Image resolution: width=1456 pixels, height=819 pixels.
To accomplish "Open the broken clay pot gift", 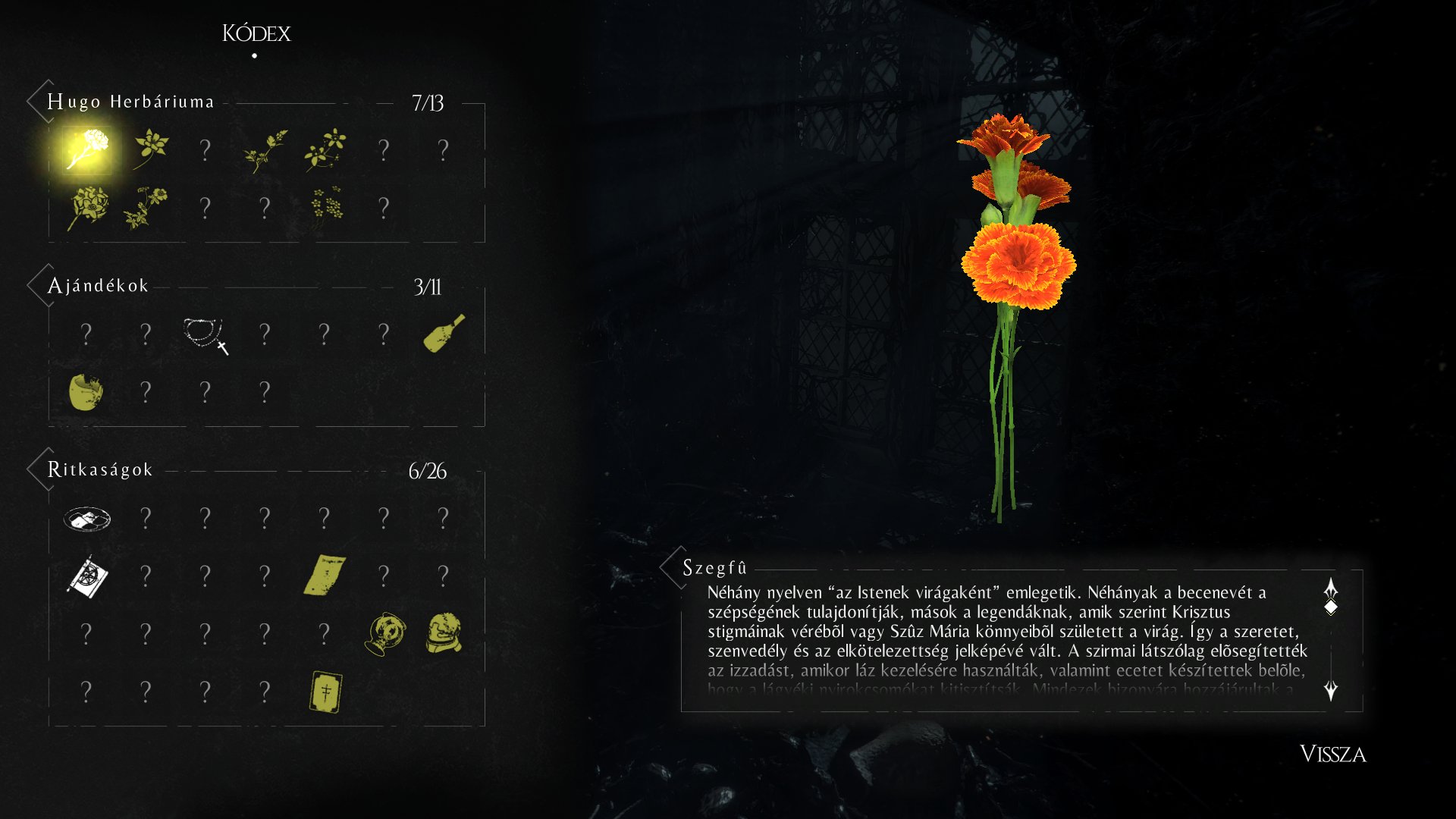I will click(x=86, y=392).
